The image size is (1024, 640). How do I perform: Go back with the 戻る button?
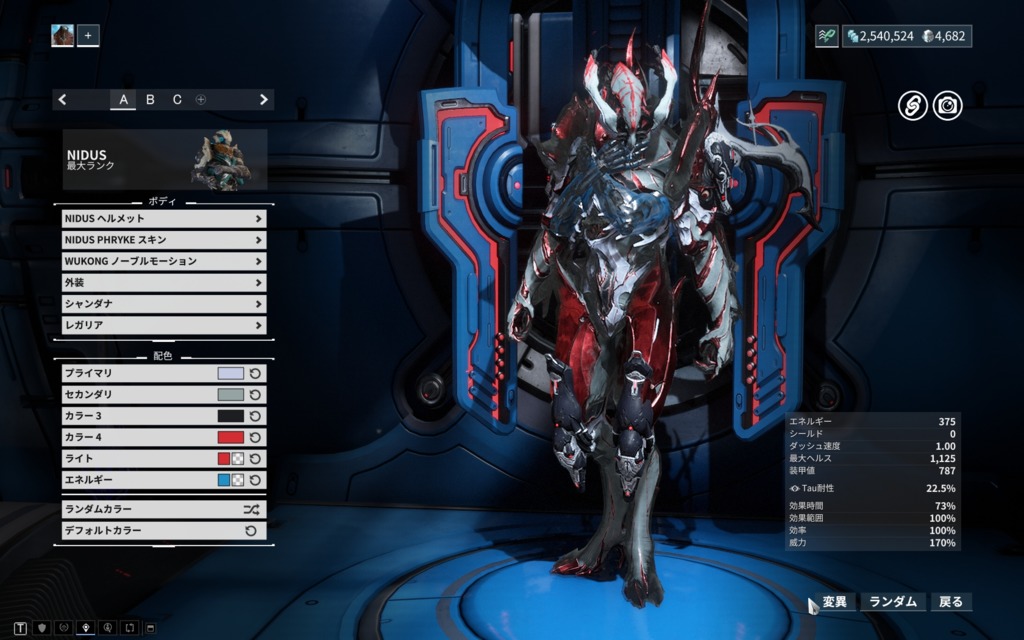coord(950,602)
